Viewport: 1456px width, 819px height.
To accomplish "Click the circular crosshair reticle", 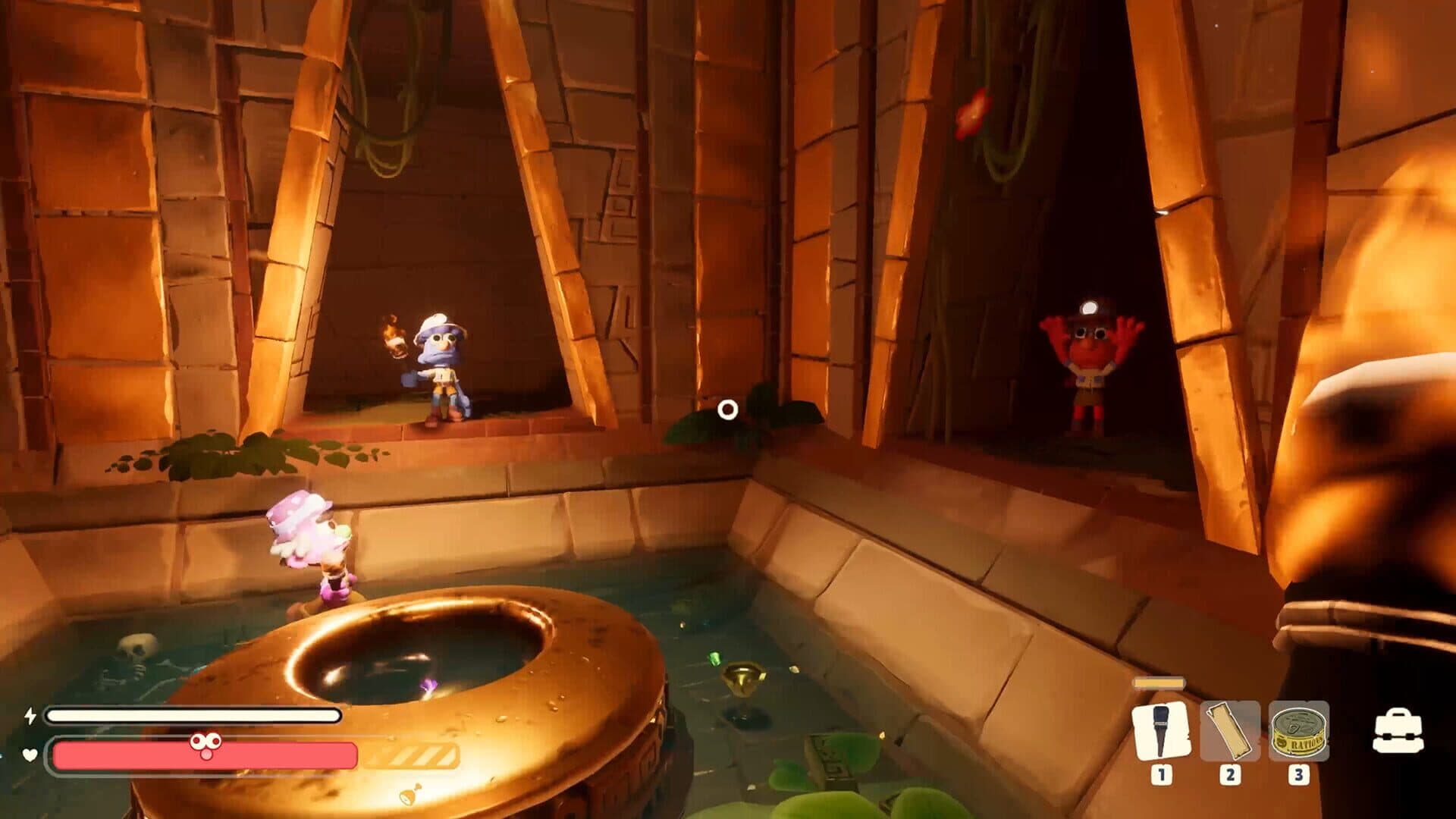I will point(729,409).
